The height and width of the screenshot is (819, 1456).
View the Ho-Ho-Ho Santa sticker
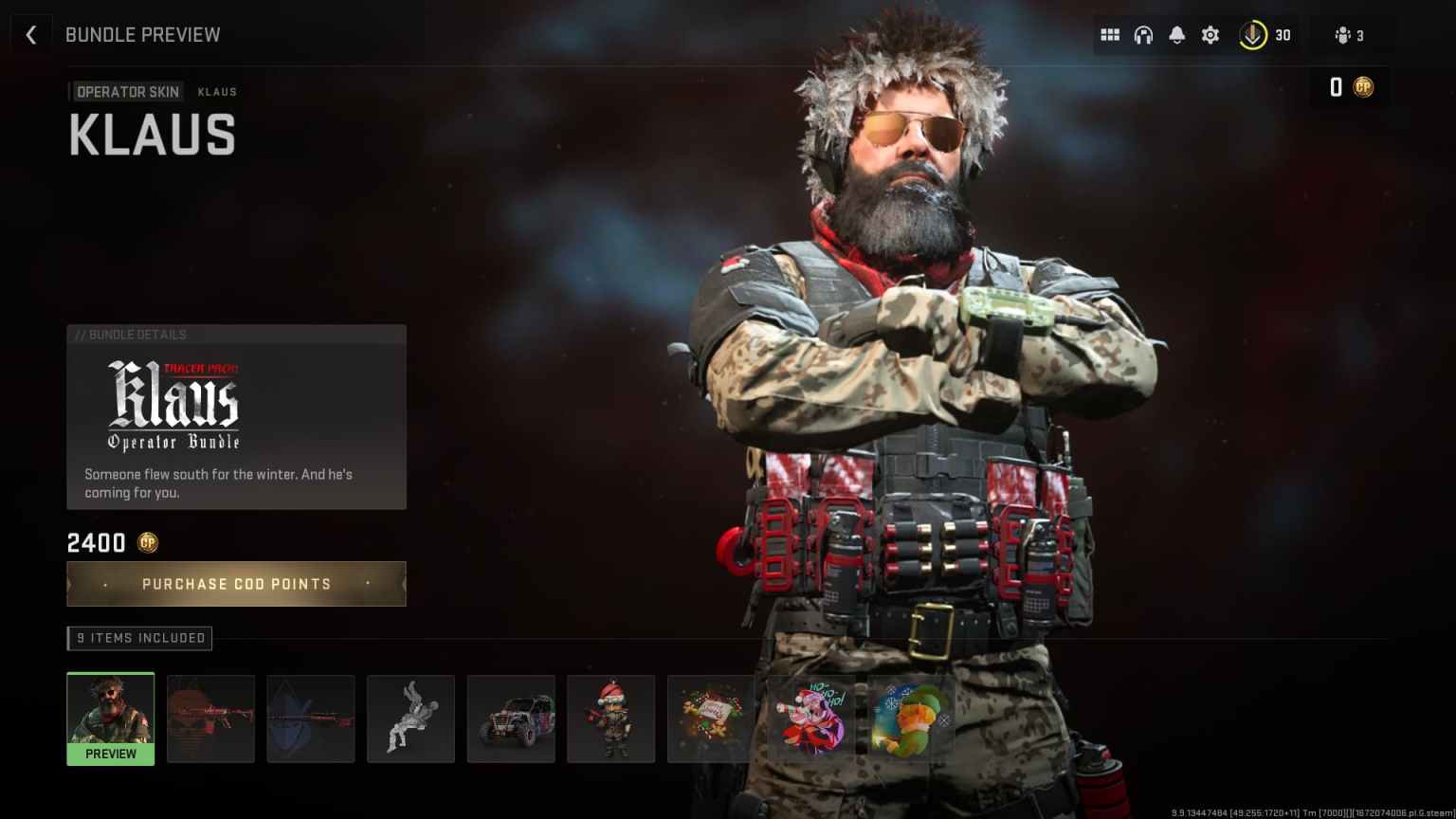(811, 719)
